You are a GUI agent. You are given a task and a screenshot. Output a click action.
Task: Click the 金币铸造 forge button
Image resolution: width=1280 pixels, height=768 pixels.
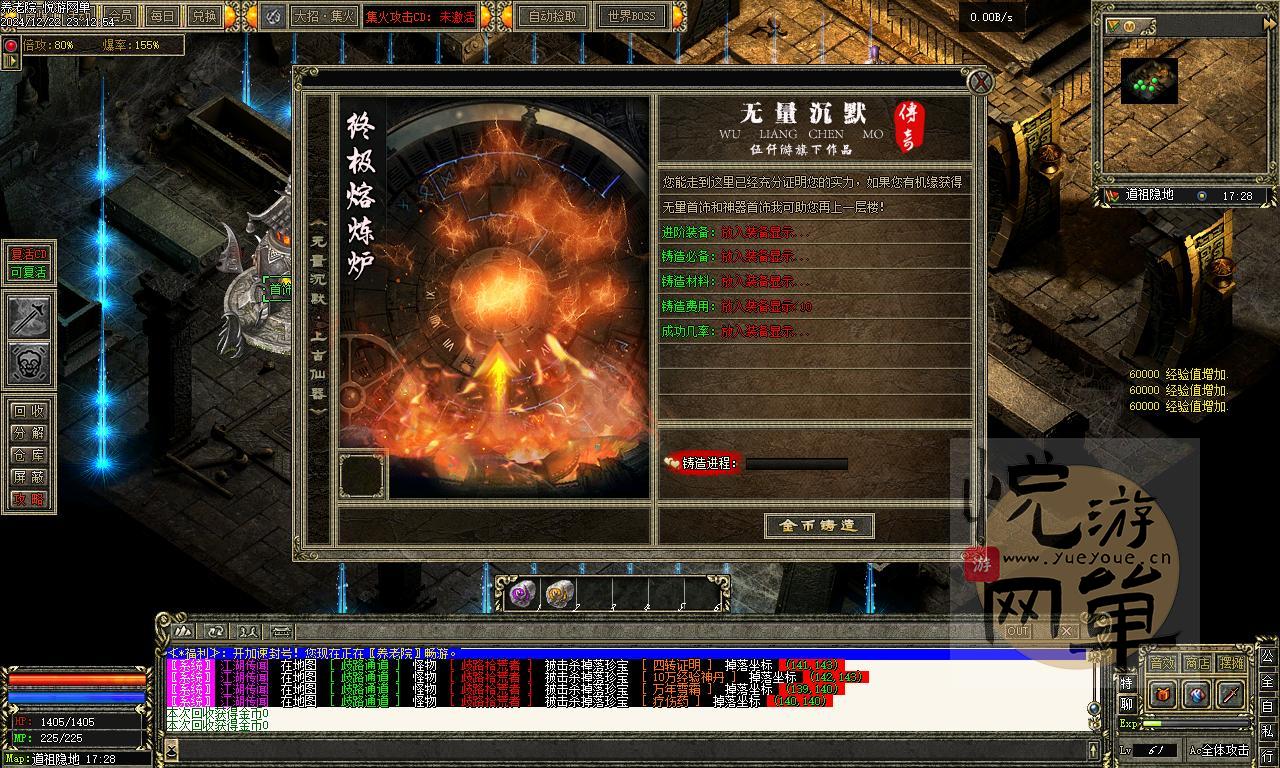tap(819, 526)
